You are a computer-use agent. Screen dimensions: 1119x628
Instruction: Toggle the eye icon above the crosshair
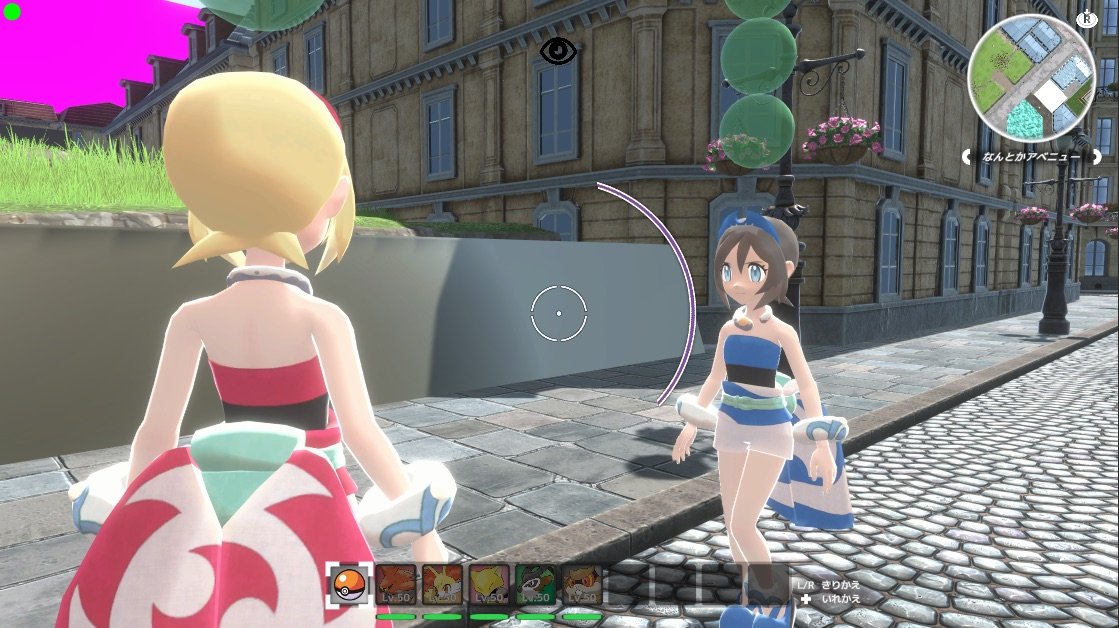tap(558, 51)
